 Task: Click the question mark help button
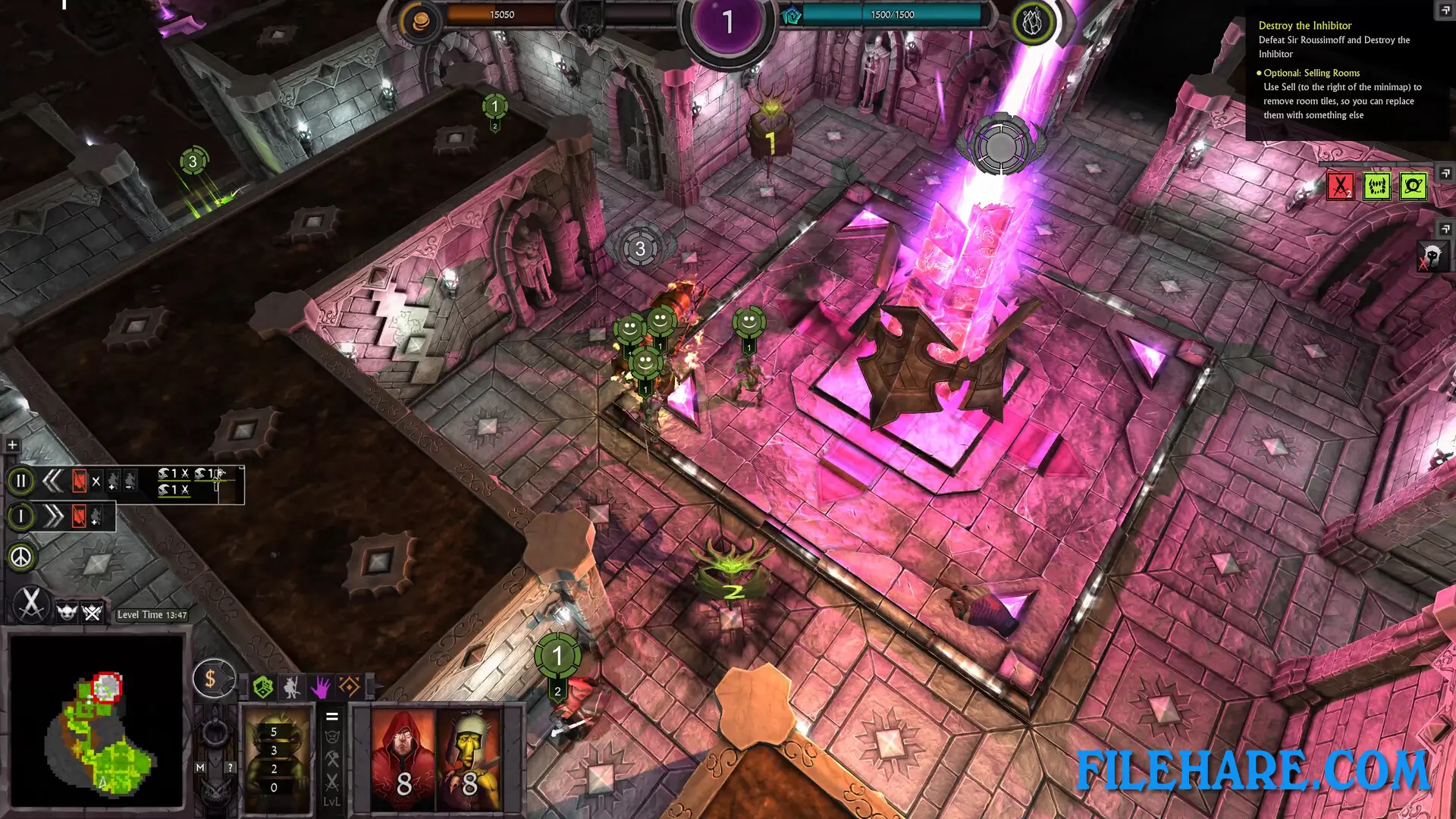[230, 767]
